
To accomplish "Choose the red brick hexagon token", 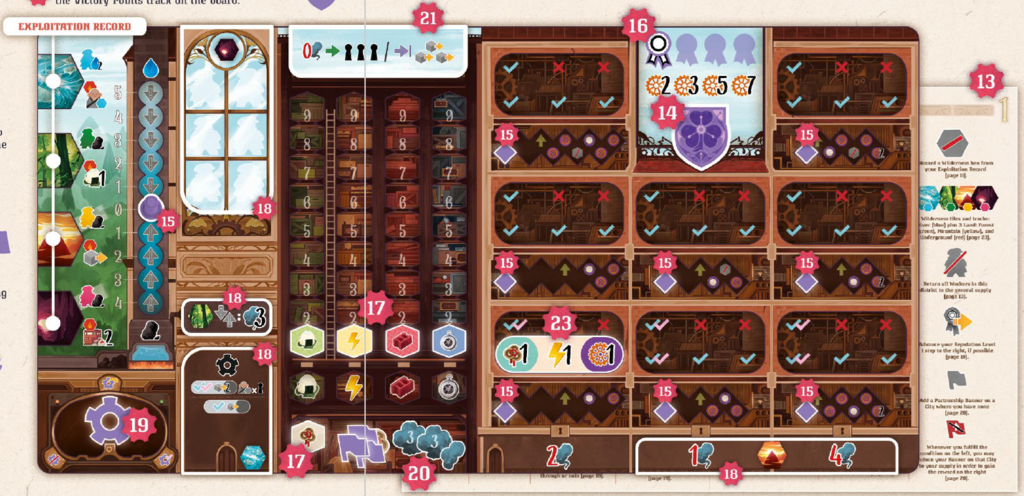I will [401, 341].
